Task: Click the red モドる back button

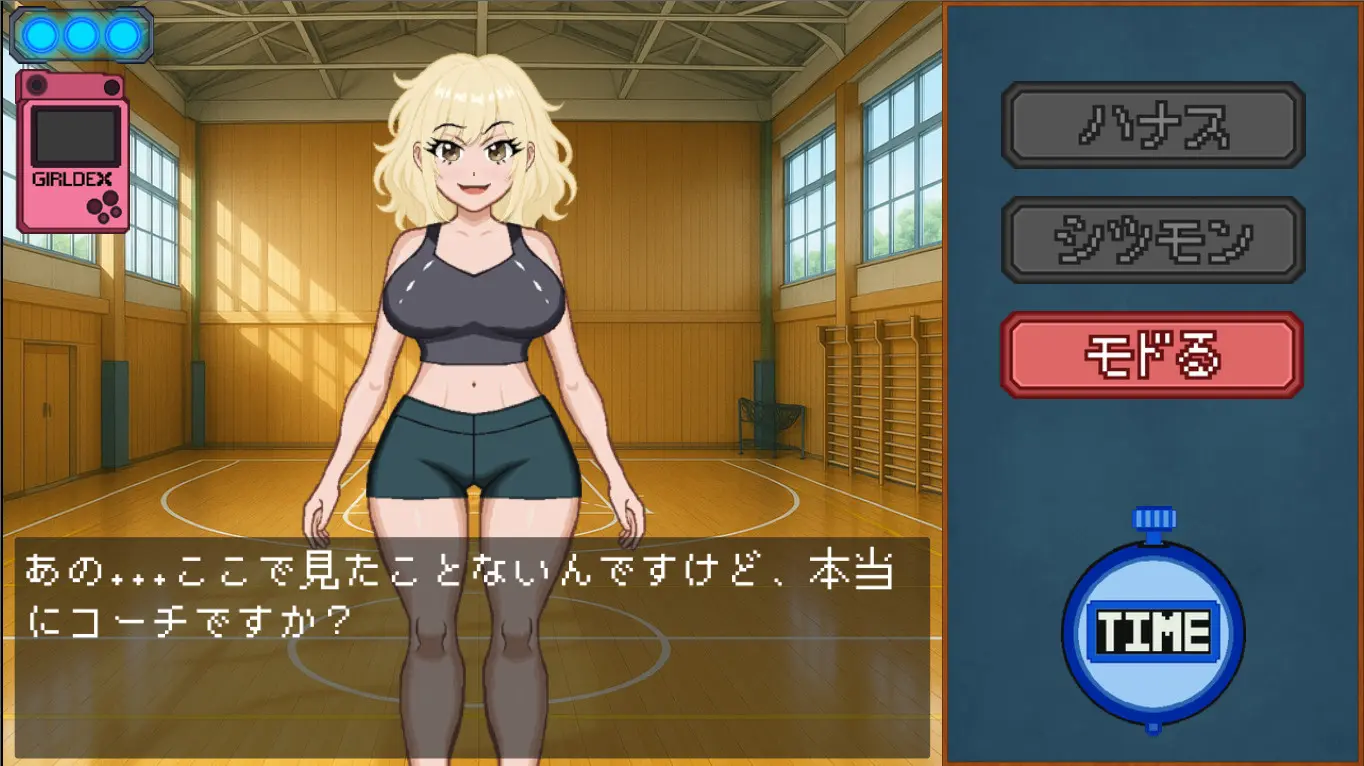Action: coord(1152,355)
